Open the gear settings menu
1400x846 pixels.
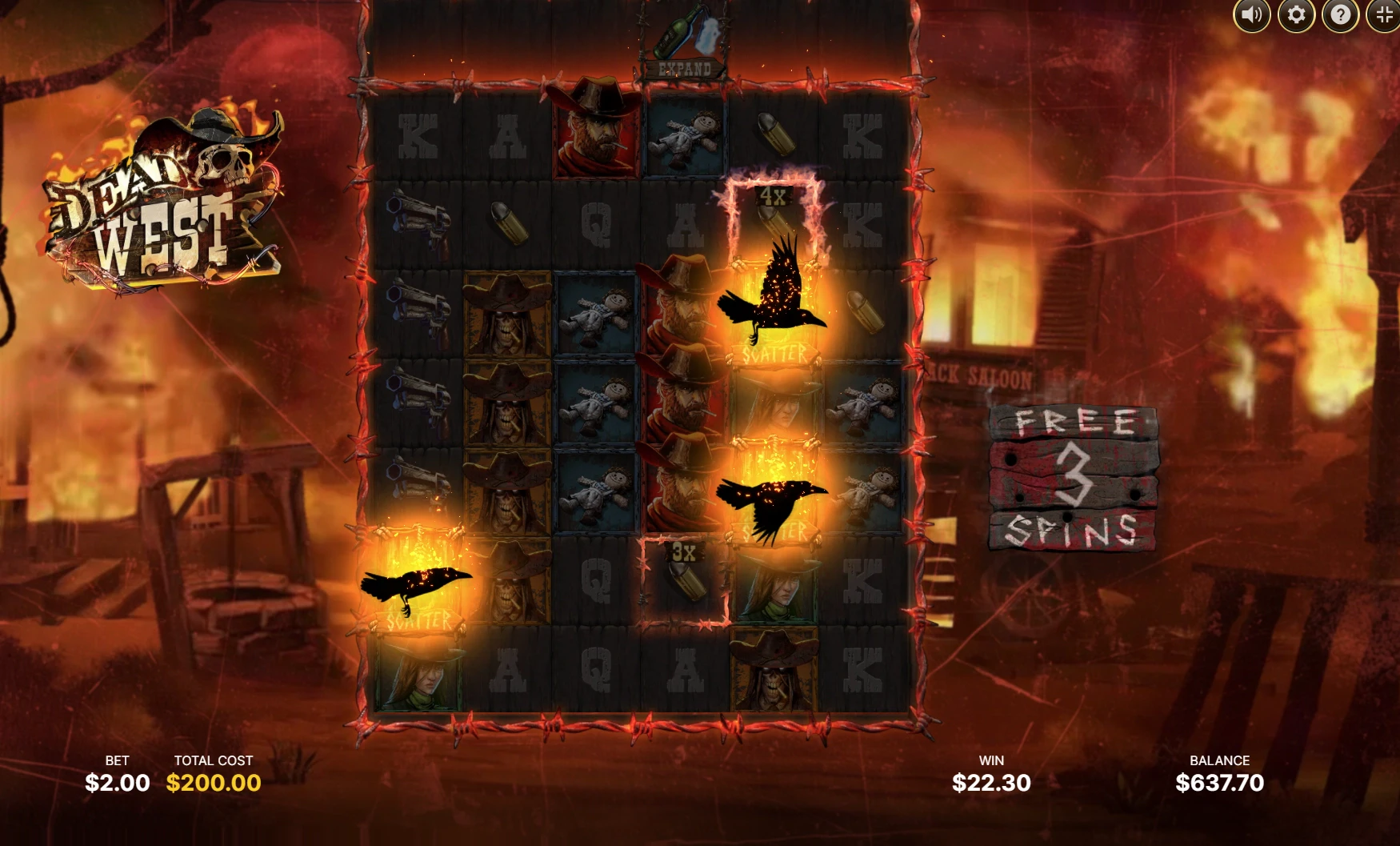coord(1296,14)
